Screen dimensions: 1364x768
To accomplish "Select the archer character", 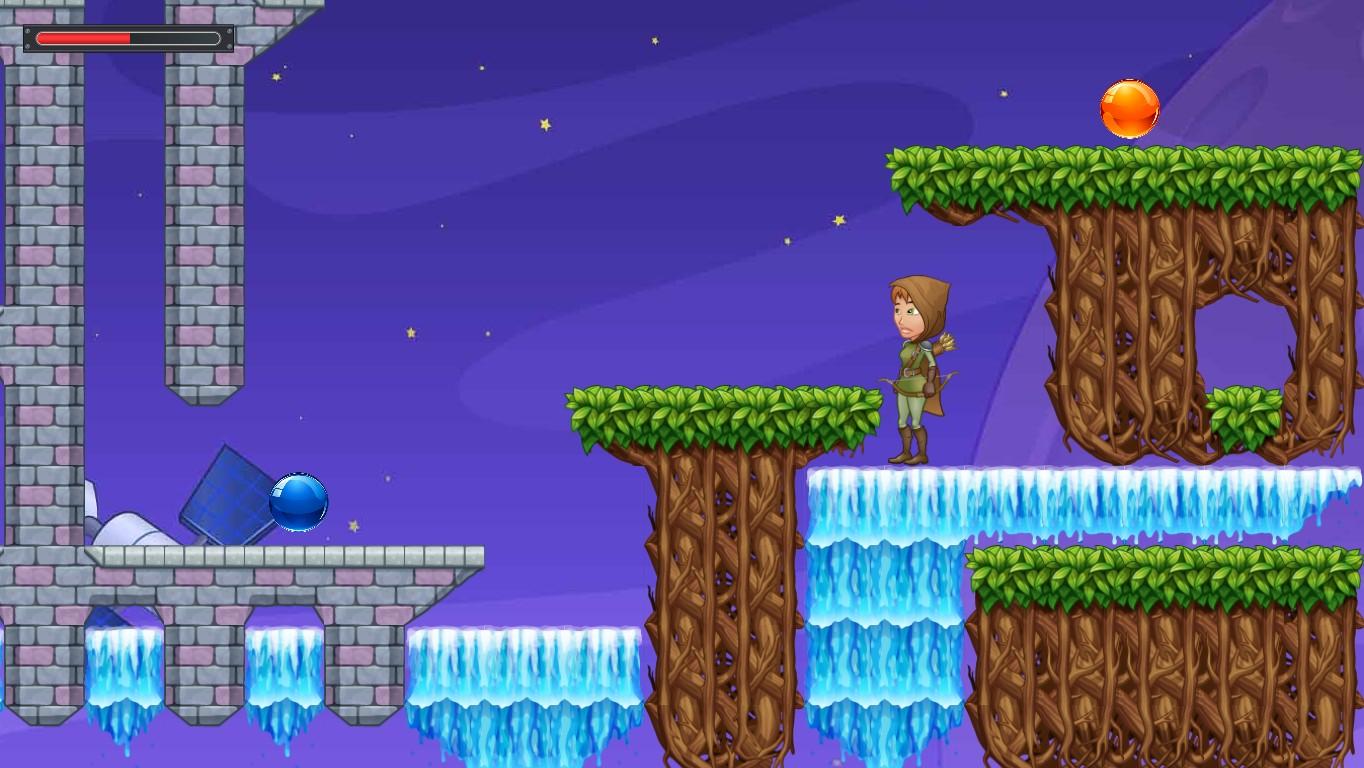I will point(913,370).
